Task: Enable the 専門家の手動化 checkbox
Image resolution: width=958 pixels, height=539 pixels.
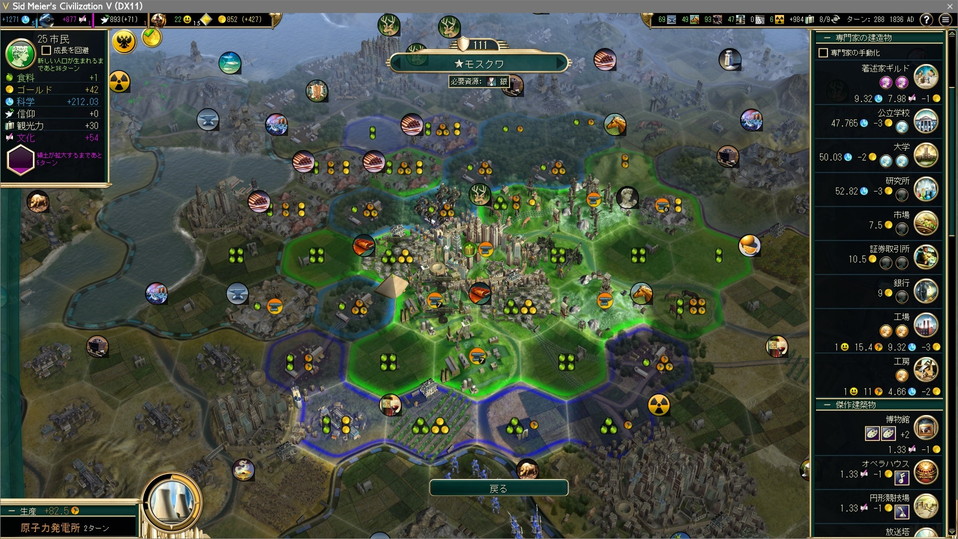Action: pos(823,52)
